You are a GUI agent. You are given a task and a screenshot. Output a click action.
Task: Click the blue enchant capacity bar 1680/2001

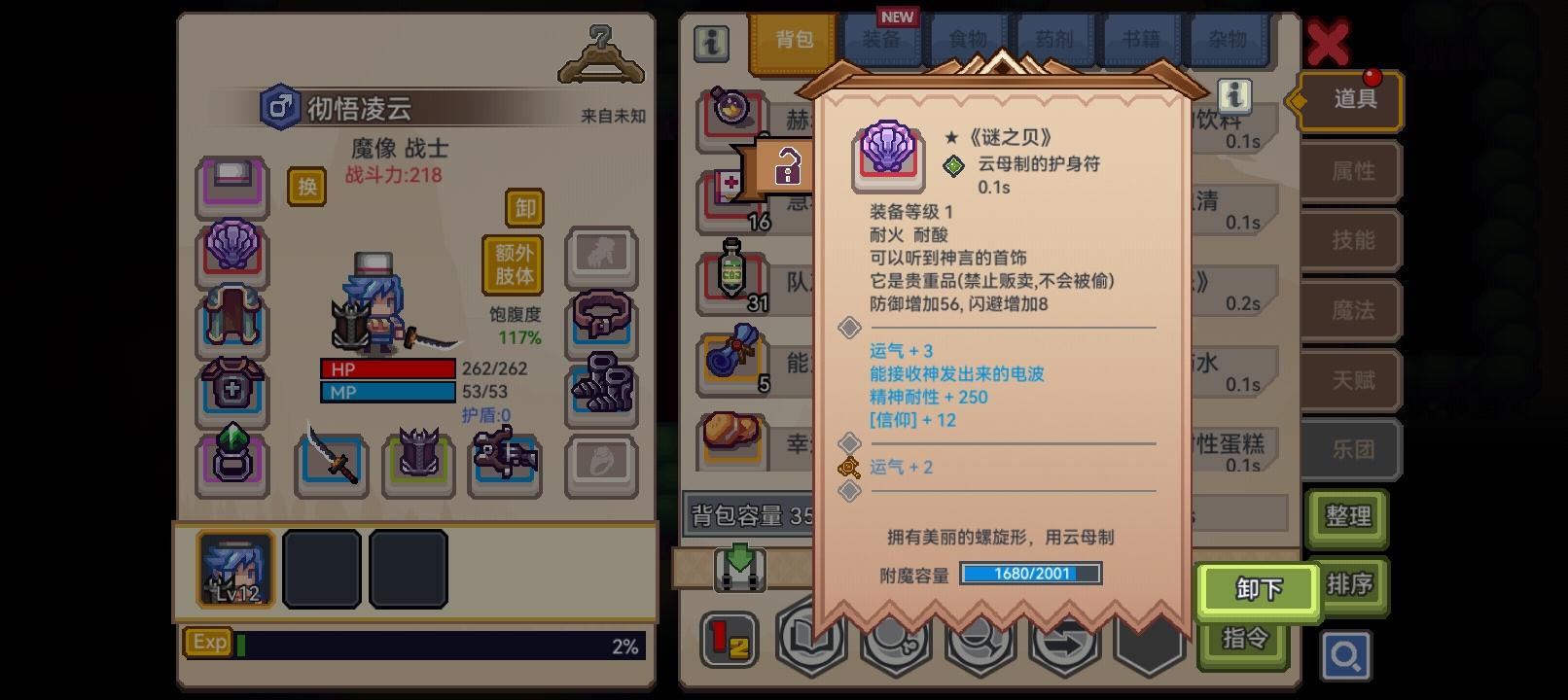(x=1030, y=574)
